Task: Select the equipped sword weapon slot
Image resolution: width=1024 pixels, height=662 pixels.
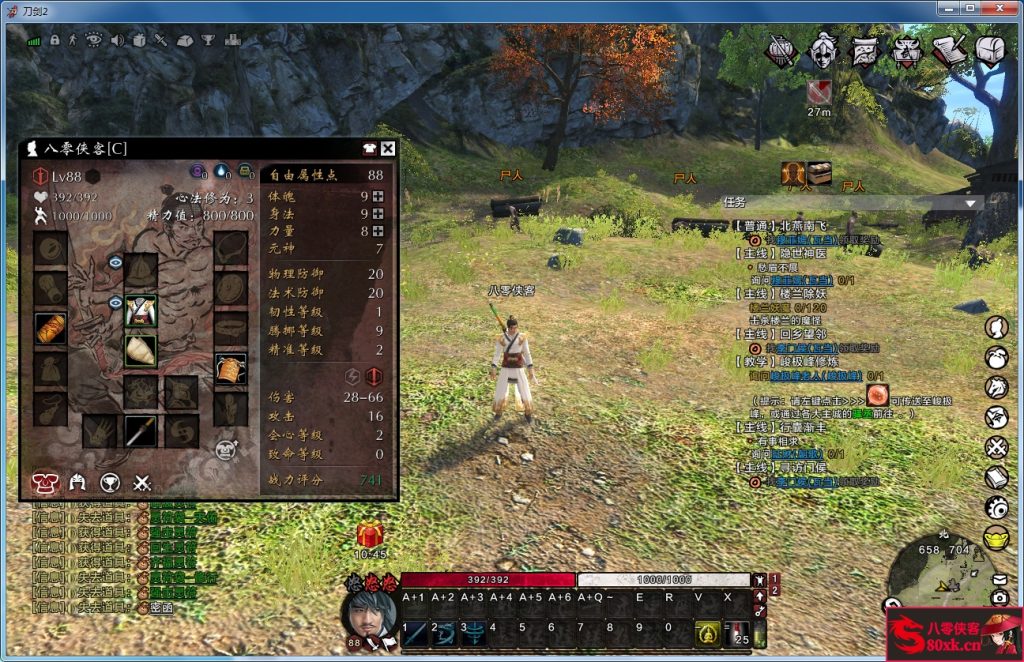Action: pos(140,431)
